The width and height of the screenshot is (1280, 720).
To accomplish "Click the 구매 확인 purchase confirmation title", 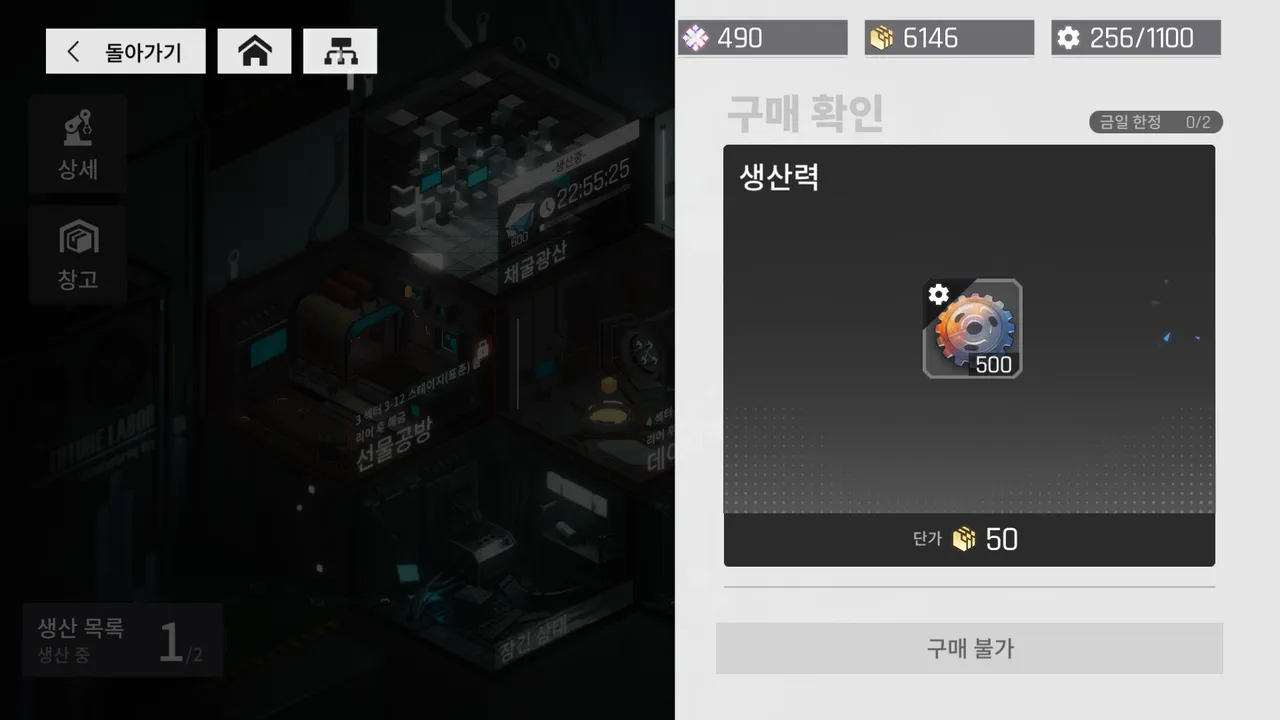I will (804, 115).
